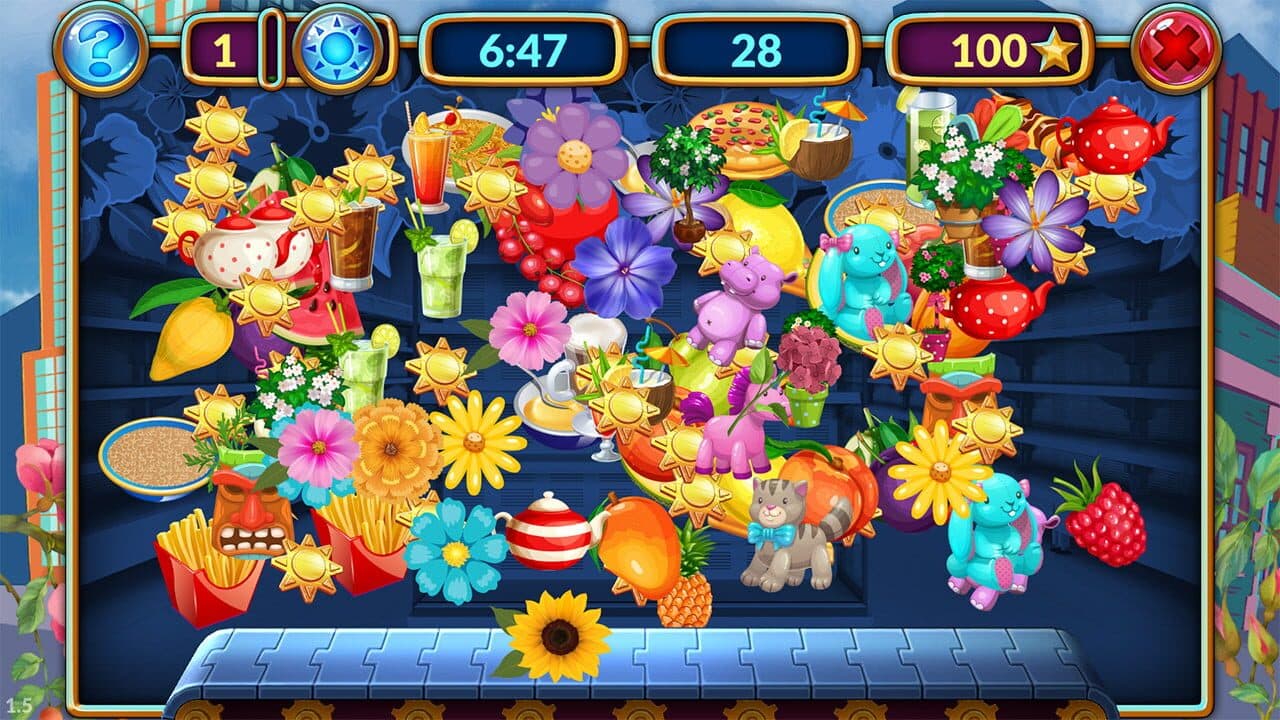Click the hint progress bar beside level number
The image size is (1280, 720).
click(x=270, y=46)
